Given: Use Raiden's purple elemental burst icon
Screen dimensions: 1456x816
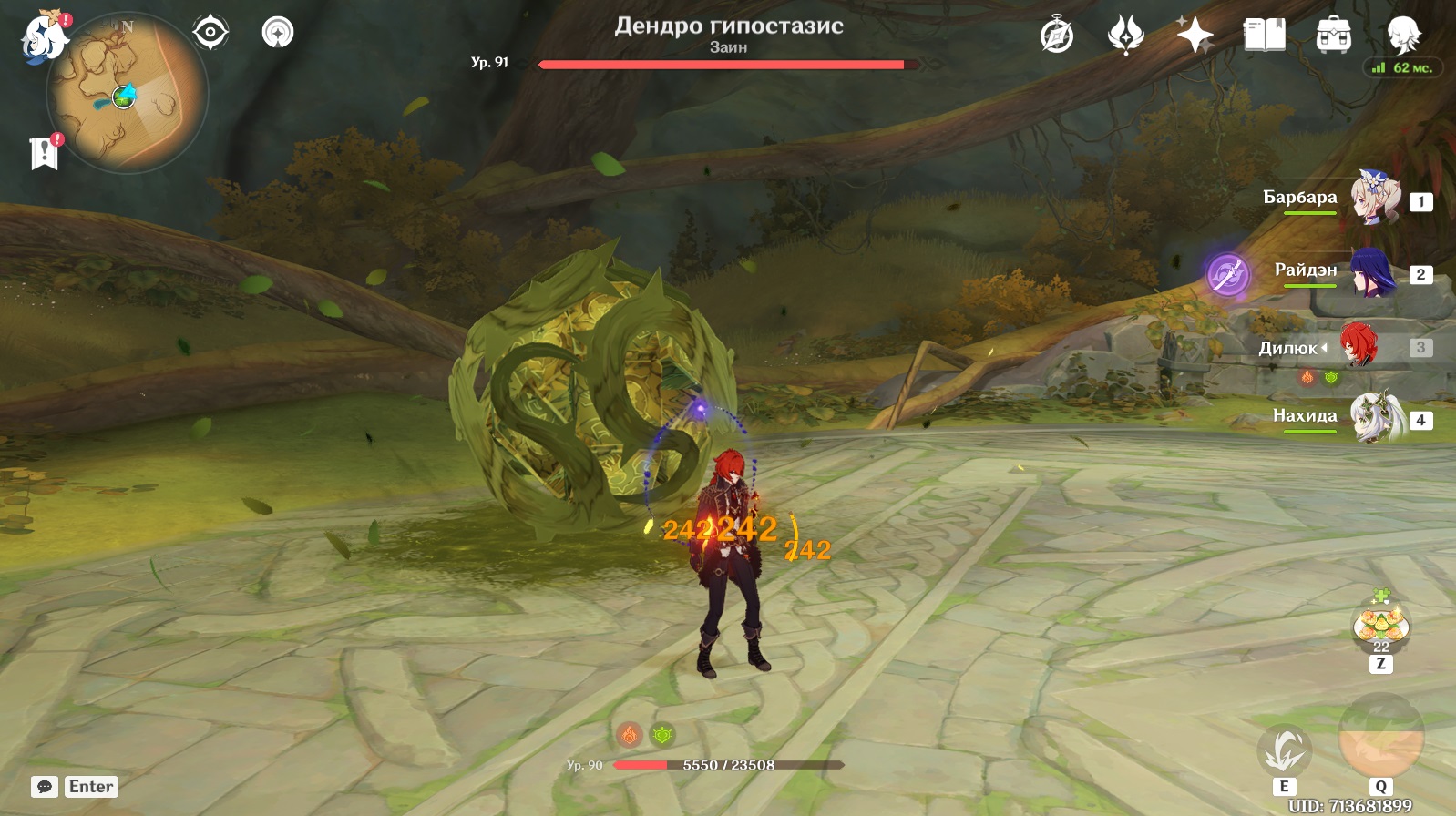Looking at the screenshot, I should tap(1227, 273).
